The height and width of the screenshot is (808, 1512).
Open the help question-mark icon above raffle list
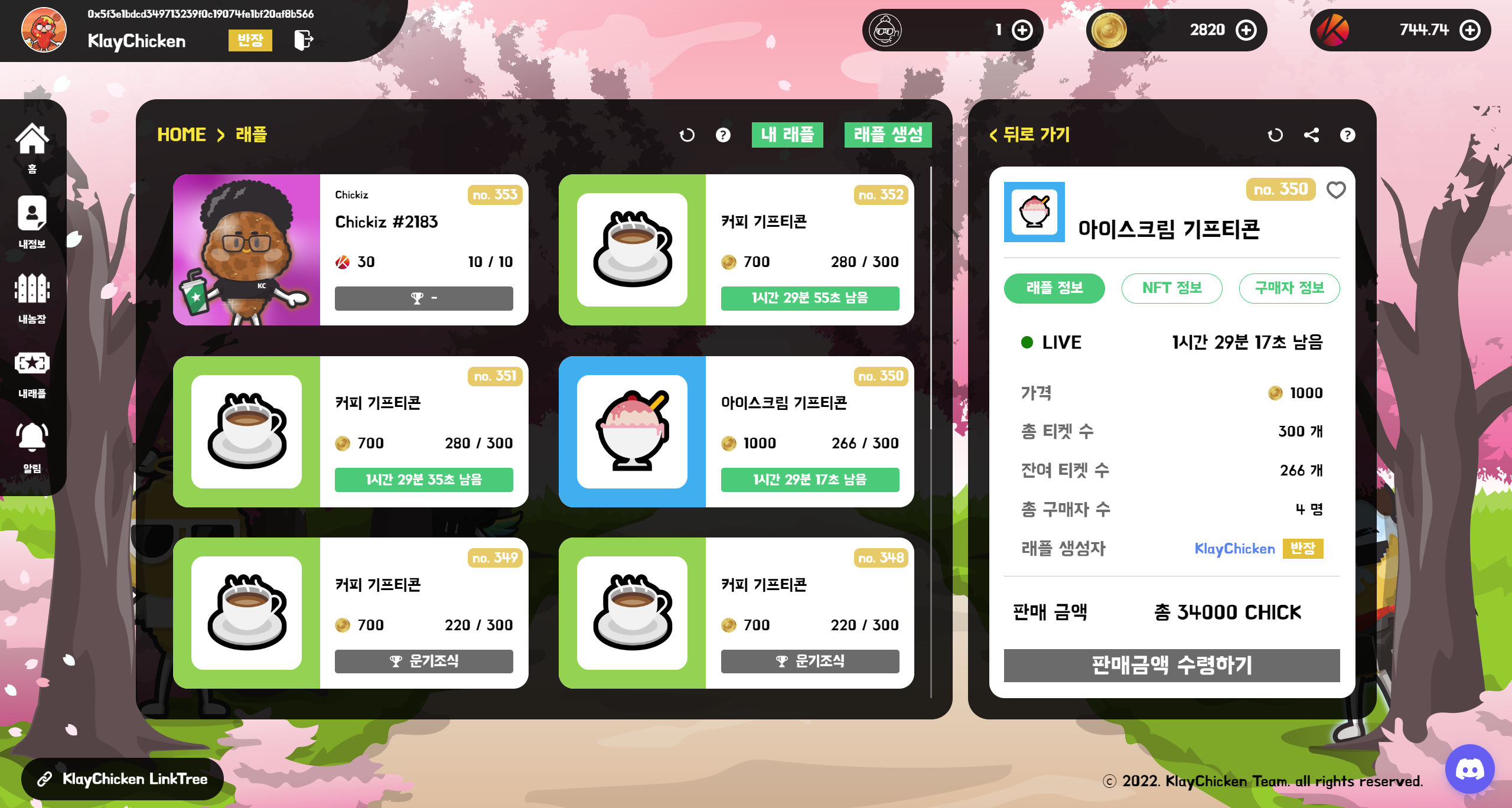[x=722, y=135]
